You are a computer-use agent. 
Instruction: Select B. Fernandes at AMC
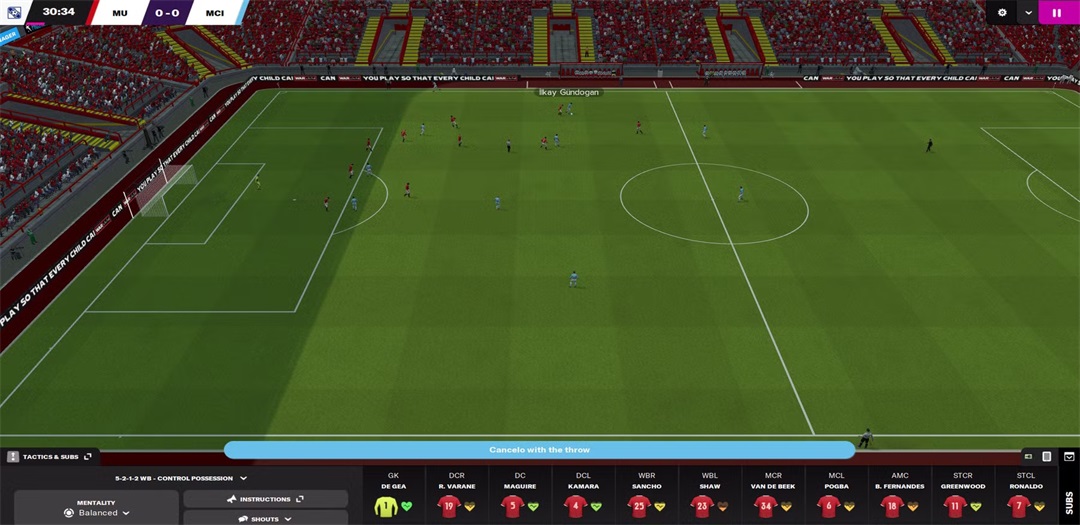coord(893,506)
